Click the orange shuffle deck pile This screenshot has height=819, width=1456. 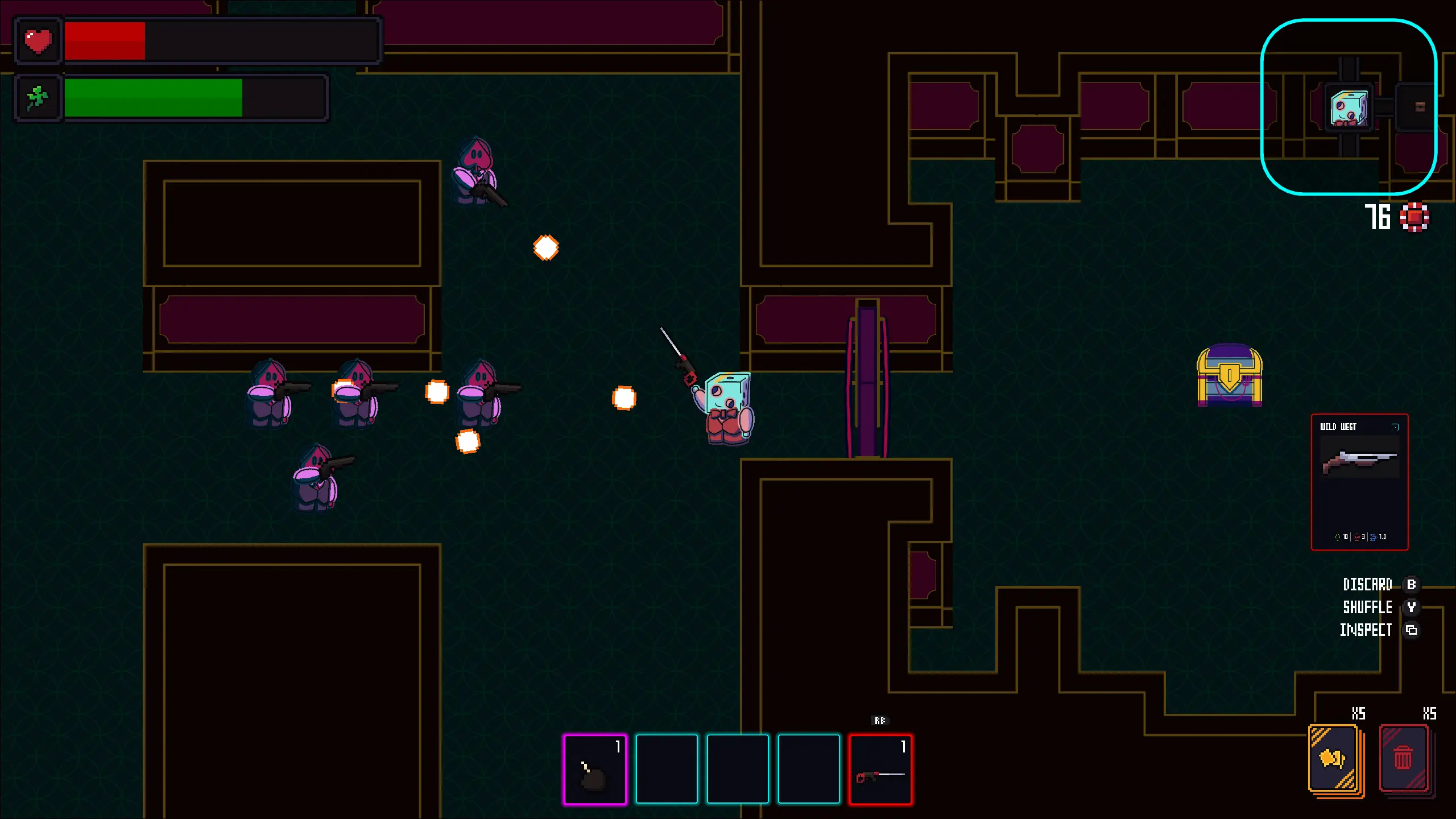[x=1333, y=759]
